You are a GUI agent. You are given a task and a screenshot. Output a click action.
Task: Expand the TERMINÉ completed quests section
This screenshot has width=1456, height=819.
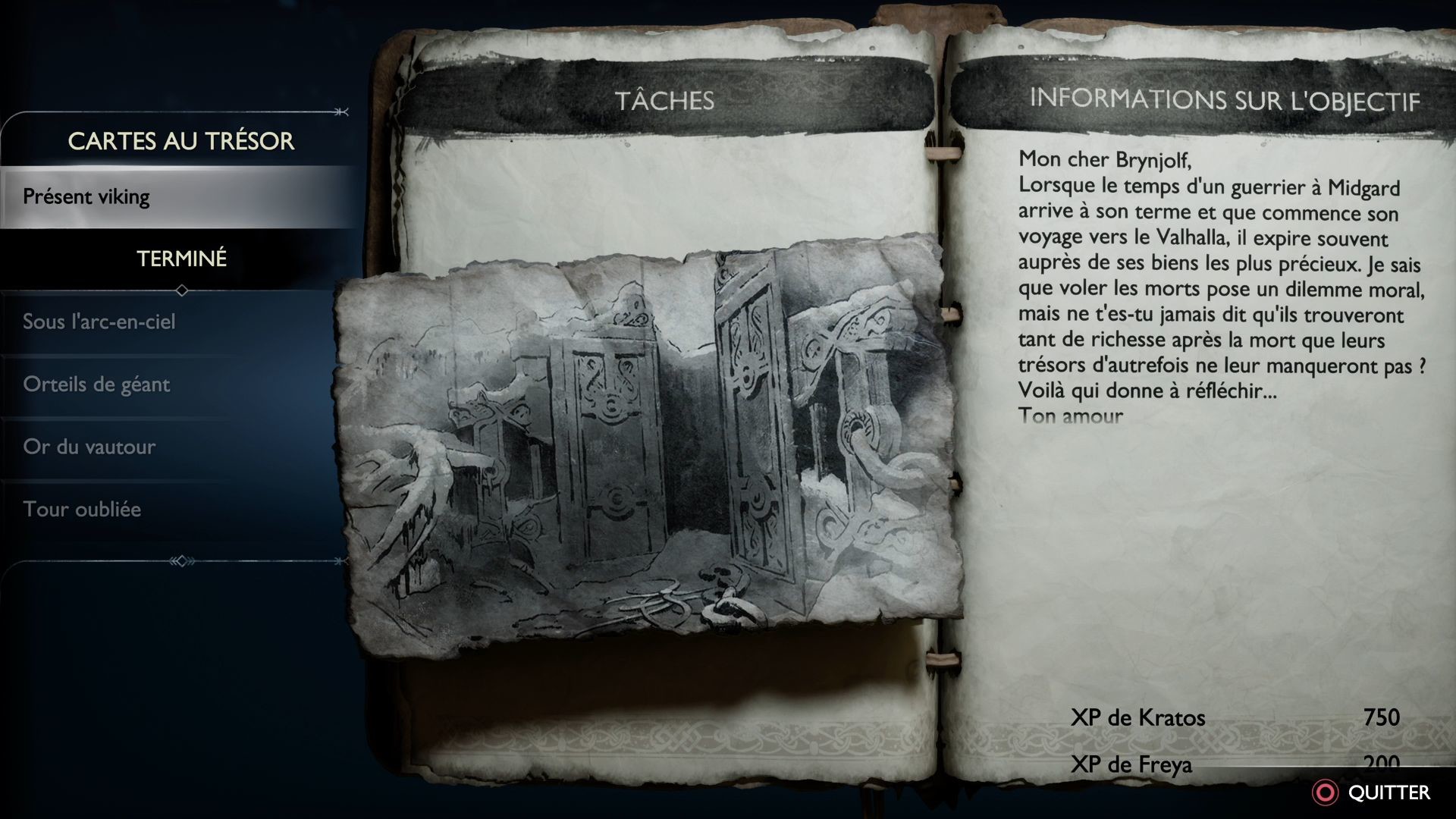click(182, 257)
